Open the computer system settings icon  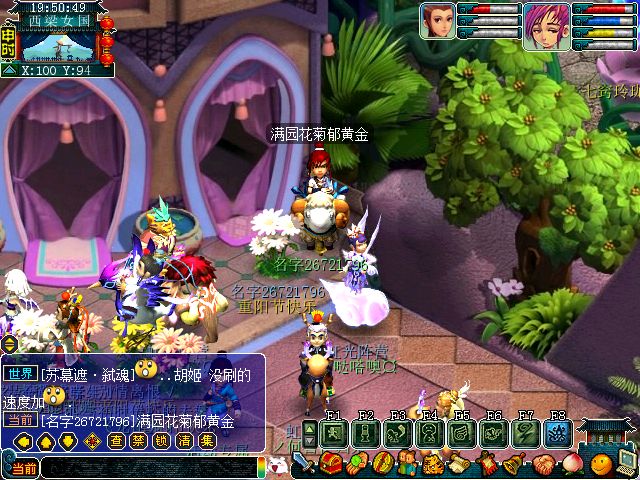click(627, 463)
